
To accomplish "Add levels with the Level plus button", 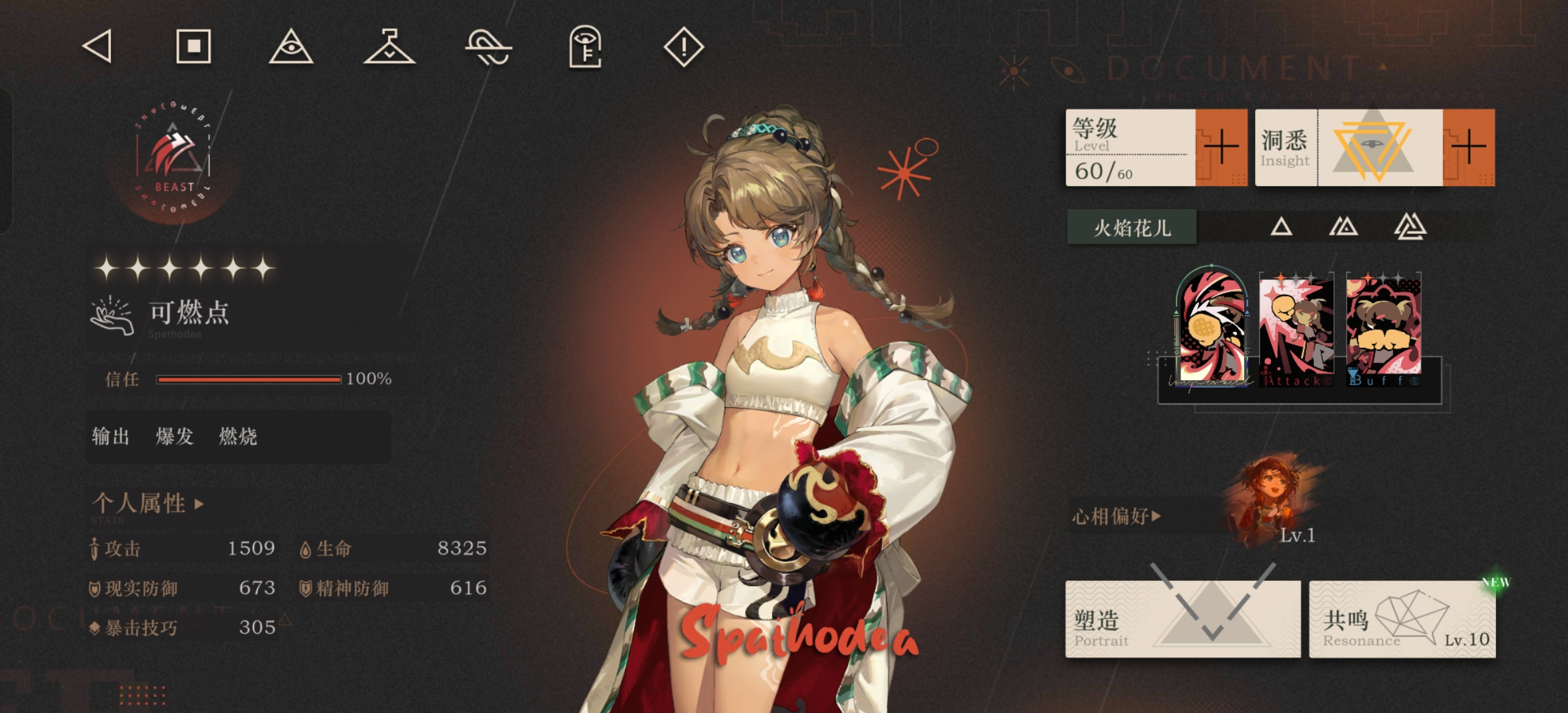I will click(x=1221, y=147).
